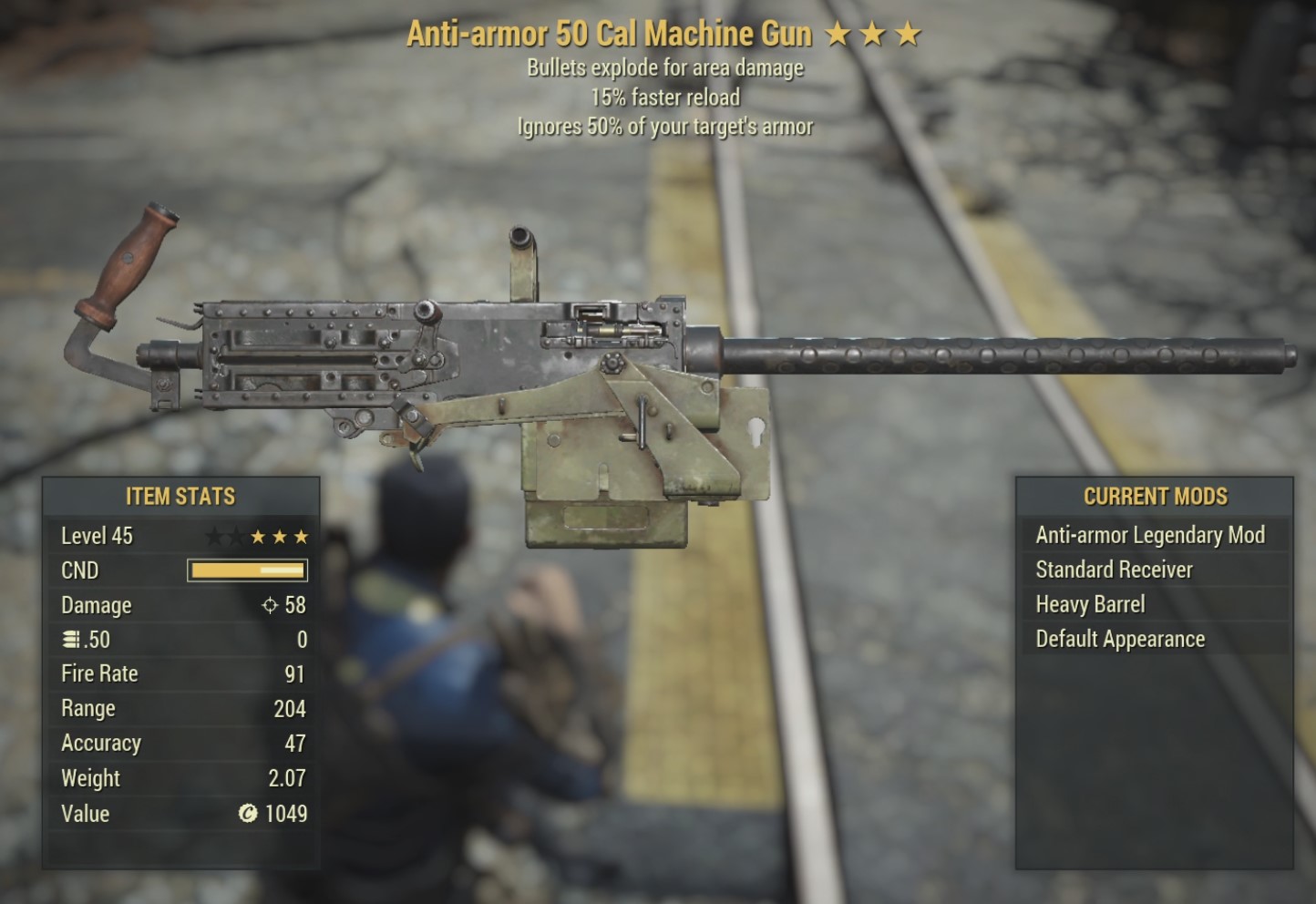
Task: Click the third gold star in weapon title
Action: (x=910, y=34)
